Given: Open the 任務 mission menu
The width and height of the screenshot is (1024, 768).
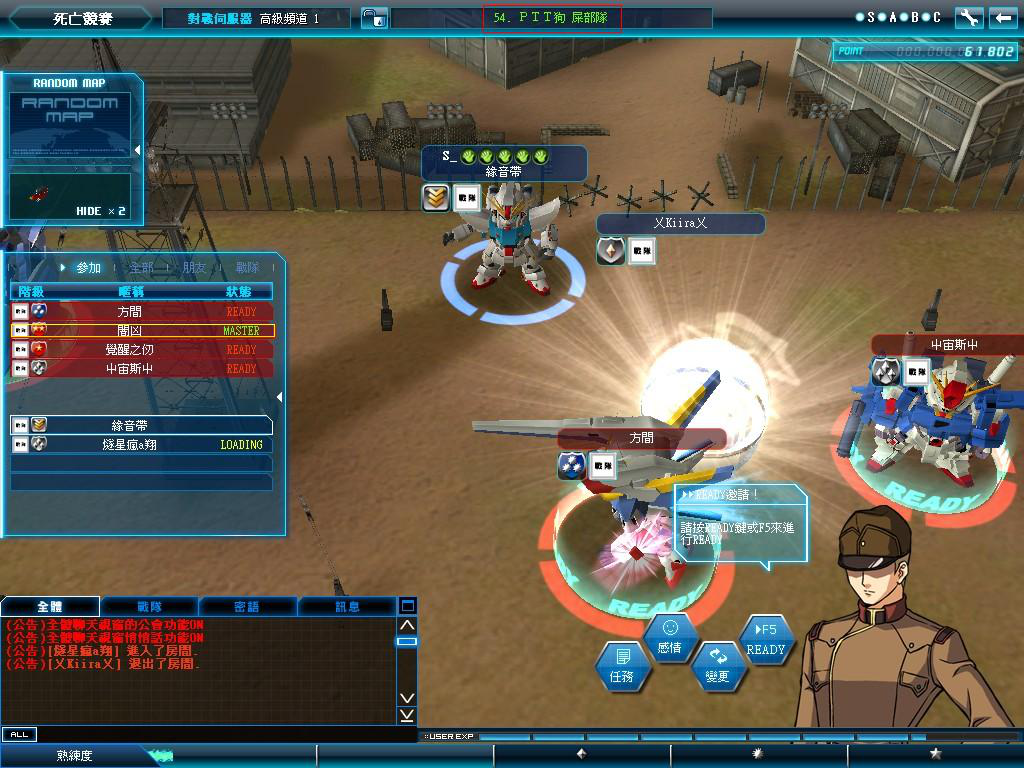Looking at the screenshot, I should click(x=621, y=665).
